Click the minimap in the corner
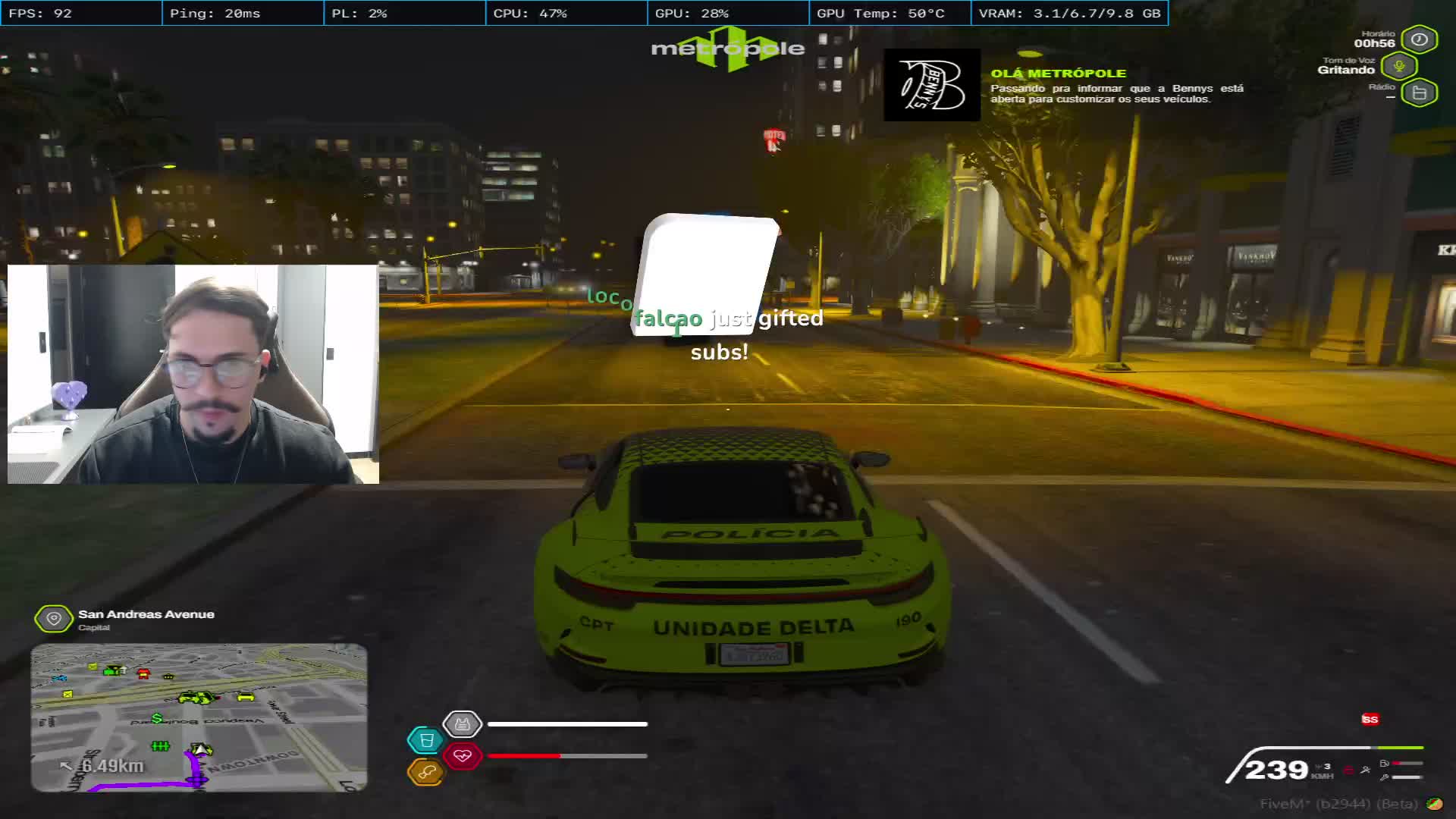1456x819 pixels. [199, 717]
